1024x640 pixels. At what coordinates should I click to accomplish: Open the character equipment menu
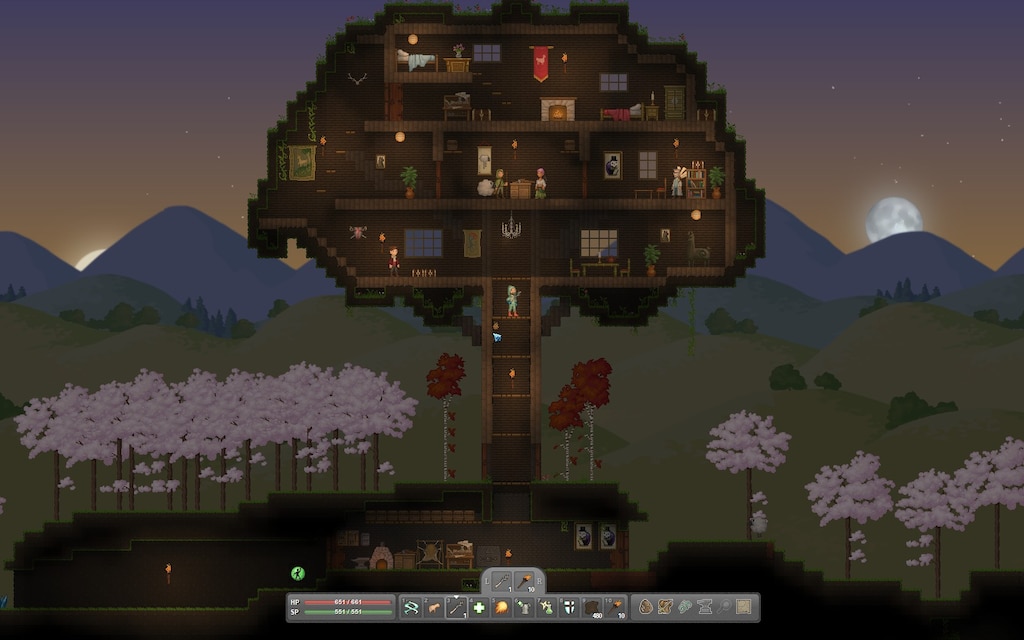(665, 607)
